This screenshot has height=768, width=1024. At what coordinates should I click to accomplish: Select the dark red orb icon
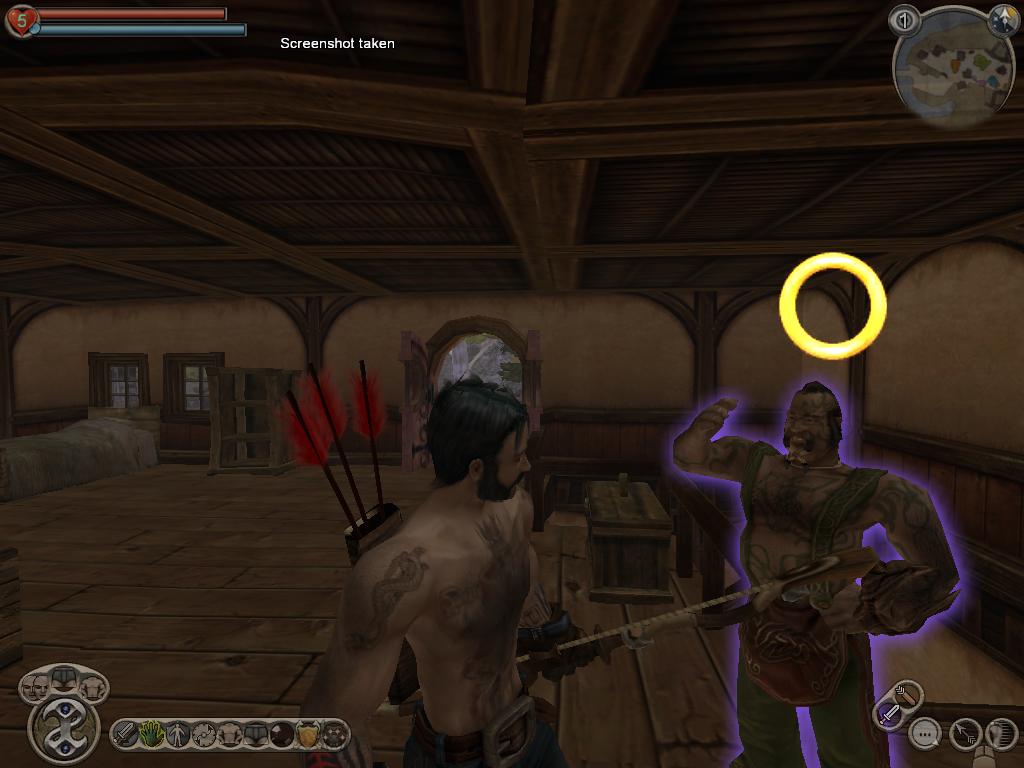pos(282,734)
